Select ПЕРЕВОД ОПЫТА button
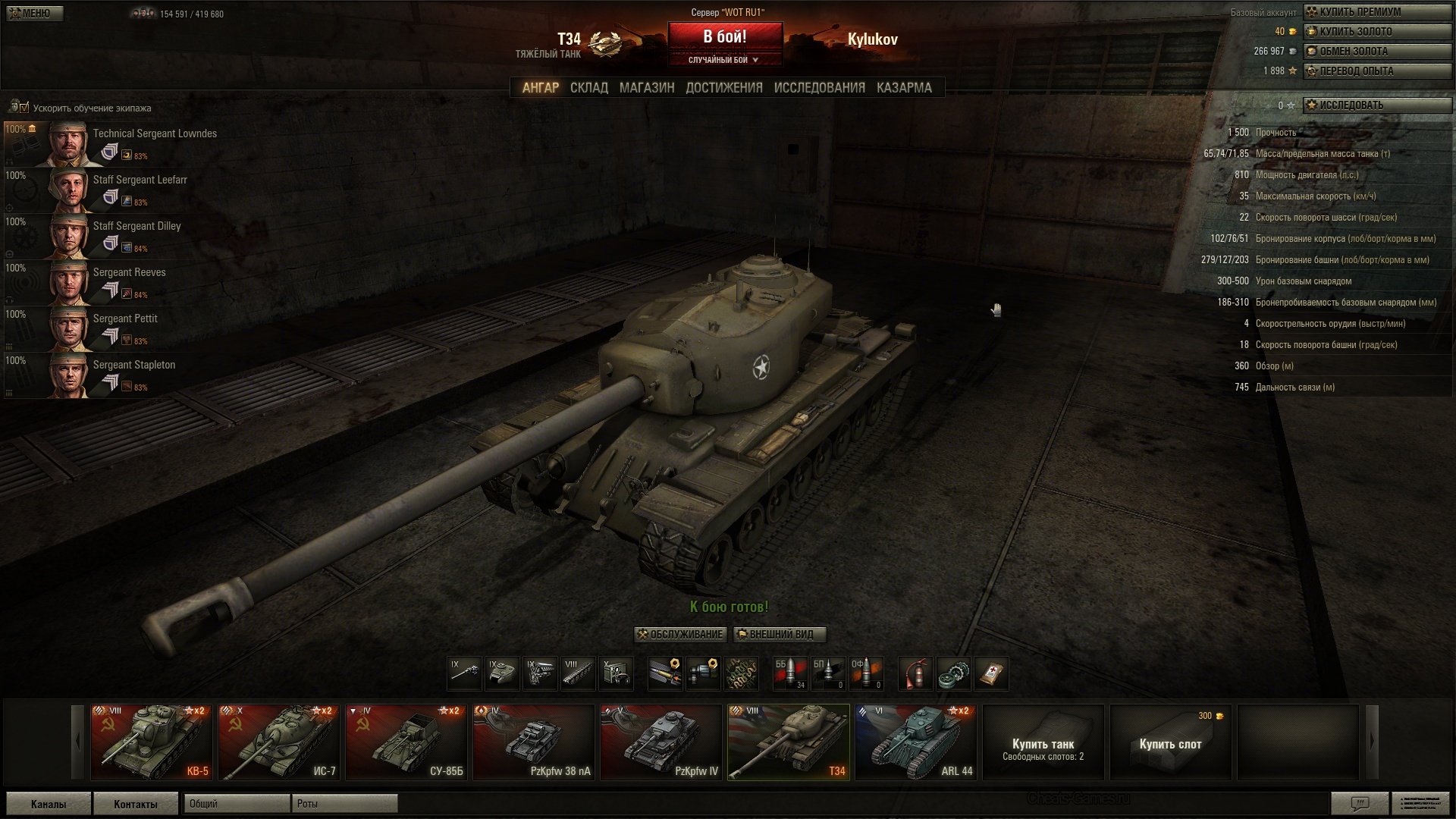Viewport: 1456px width, 819px height. click(1376, 71)
